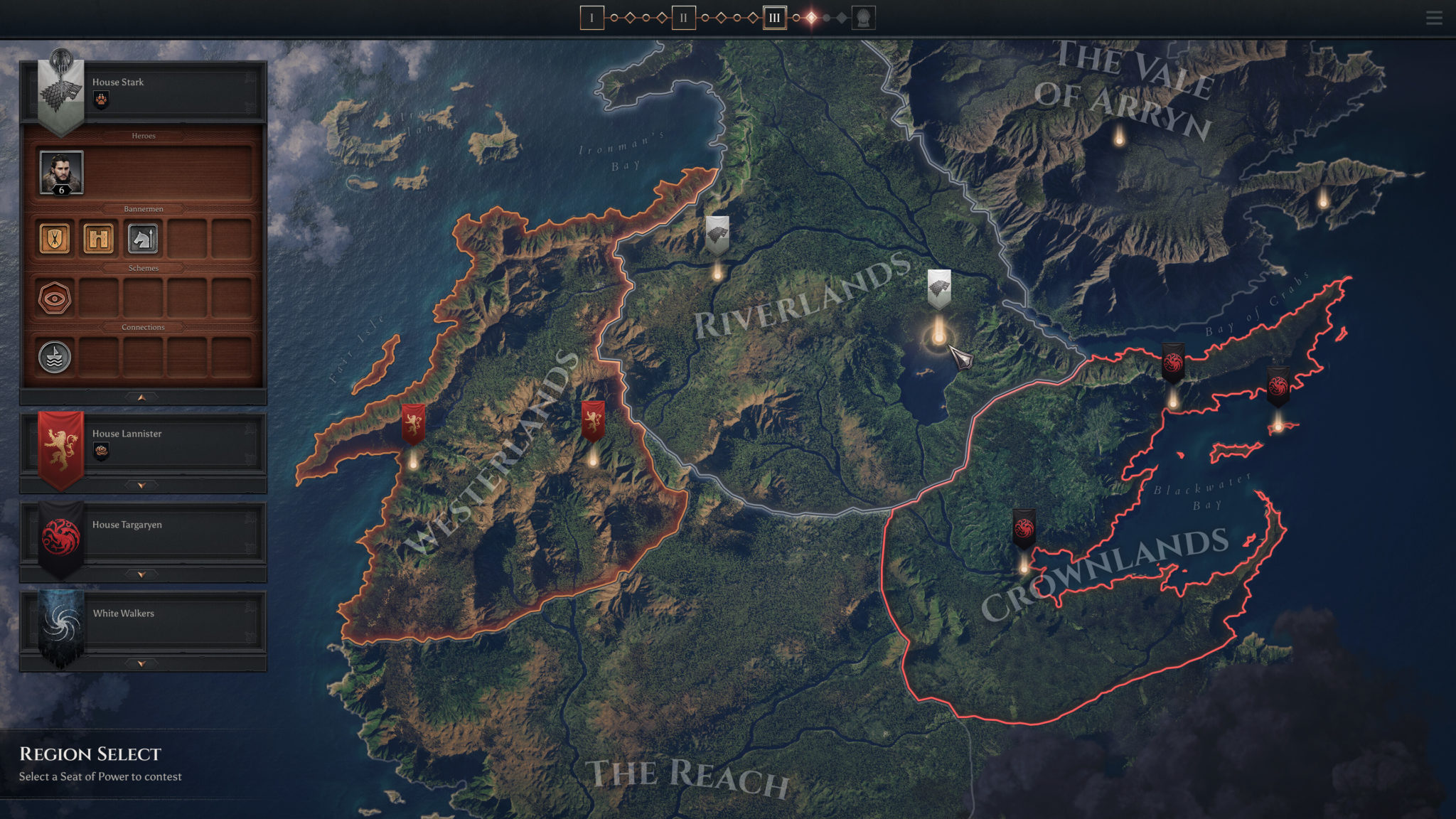Expand the House Targaryen panel
Screen dimensions: 1456x819
tap(141, 572)
